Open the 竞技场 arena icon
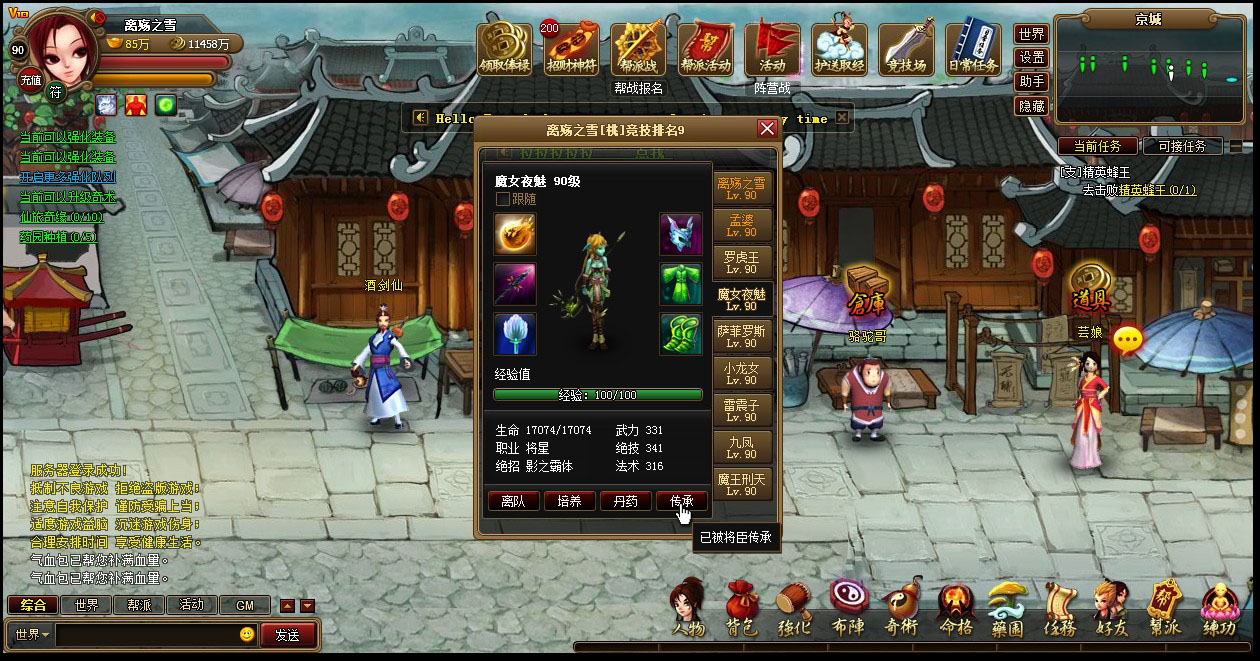The image size is (1260, 661). click(906, 50)
